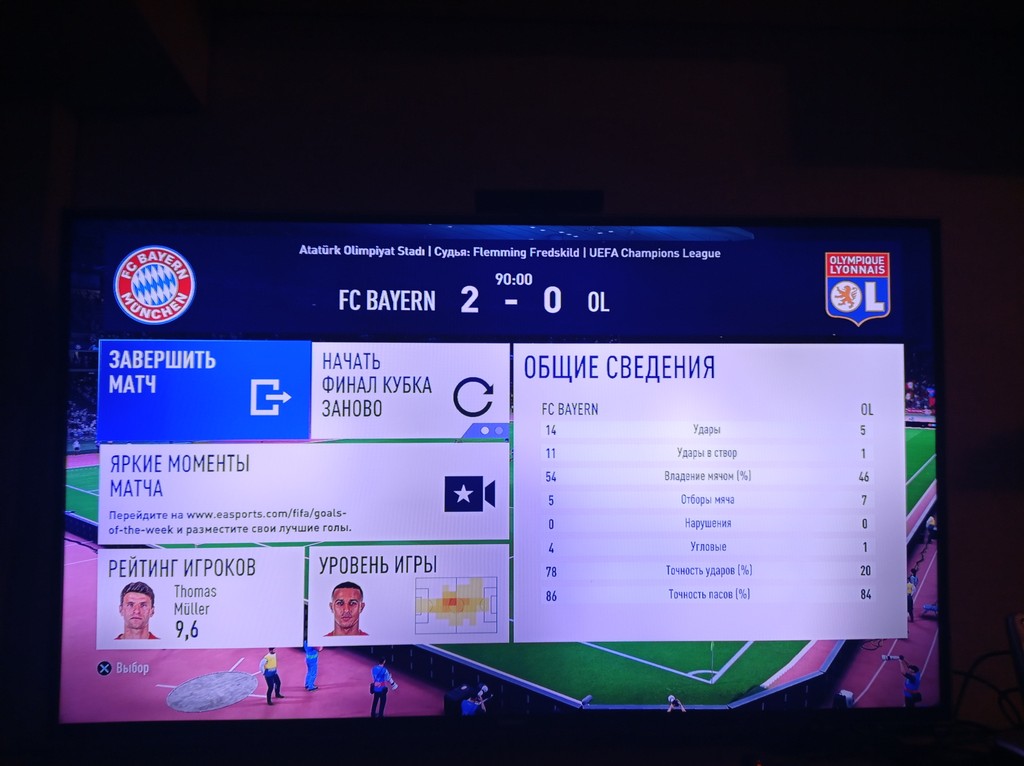
Task: Open the Уровень игры panel
Action: click(408, 594)
